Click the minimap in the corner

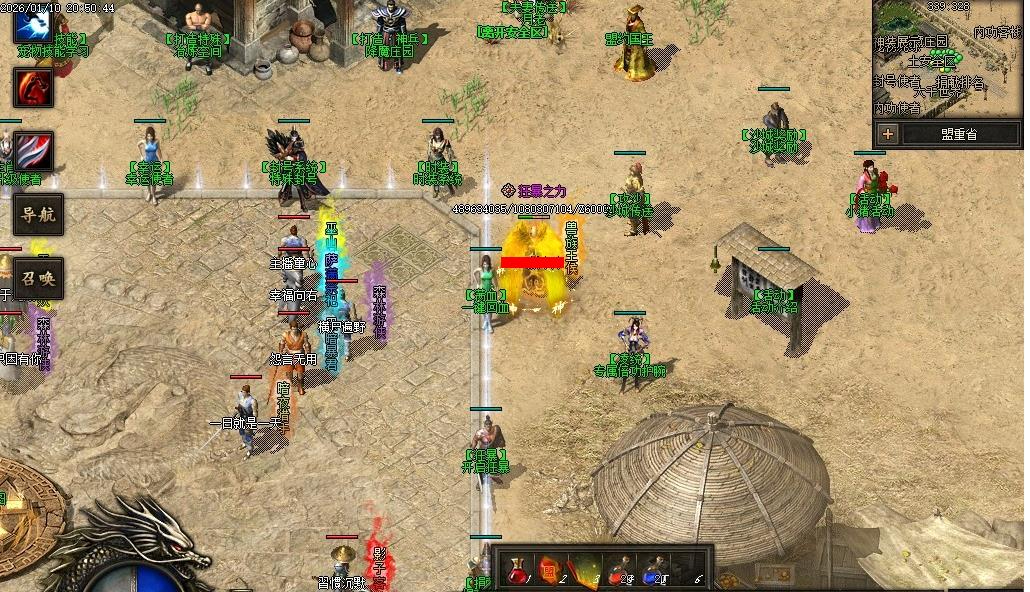click(948, 60)
